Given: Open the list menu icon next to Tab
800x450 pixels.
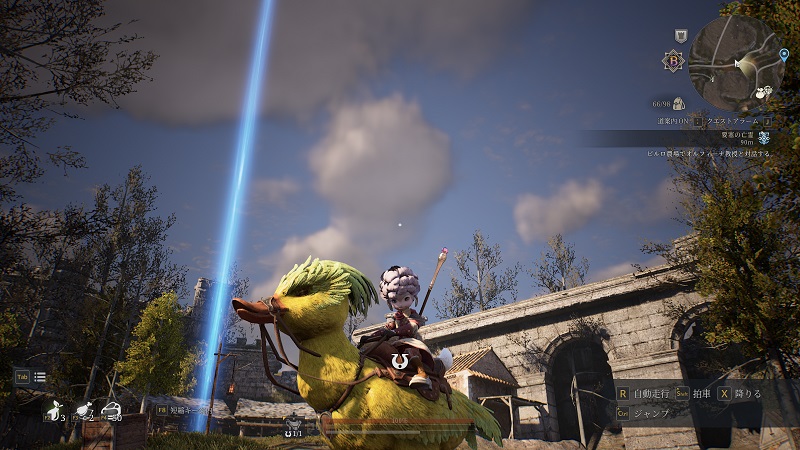Looking at the screenshot, I should click(x=40, y=377).
